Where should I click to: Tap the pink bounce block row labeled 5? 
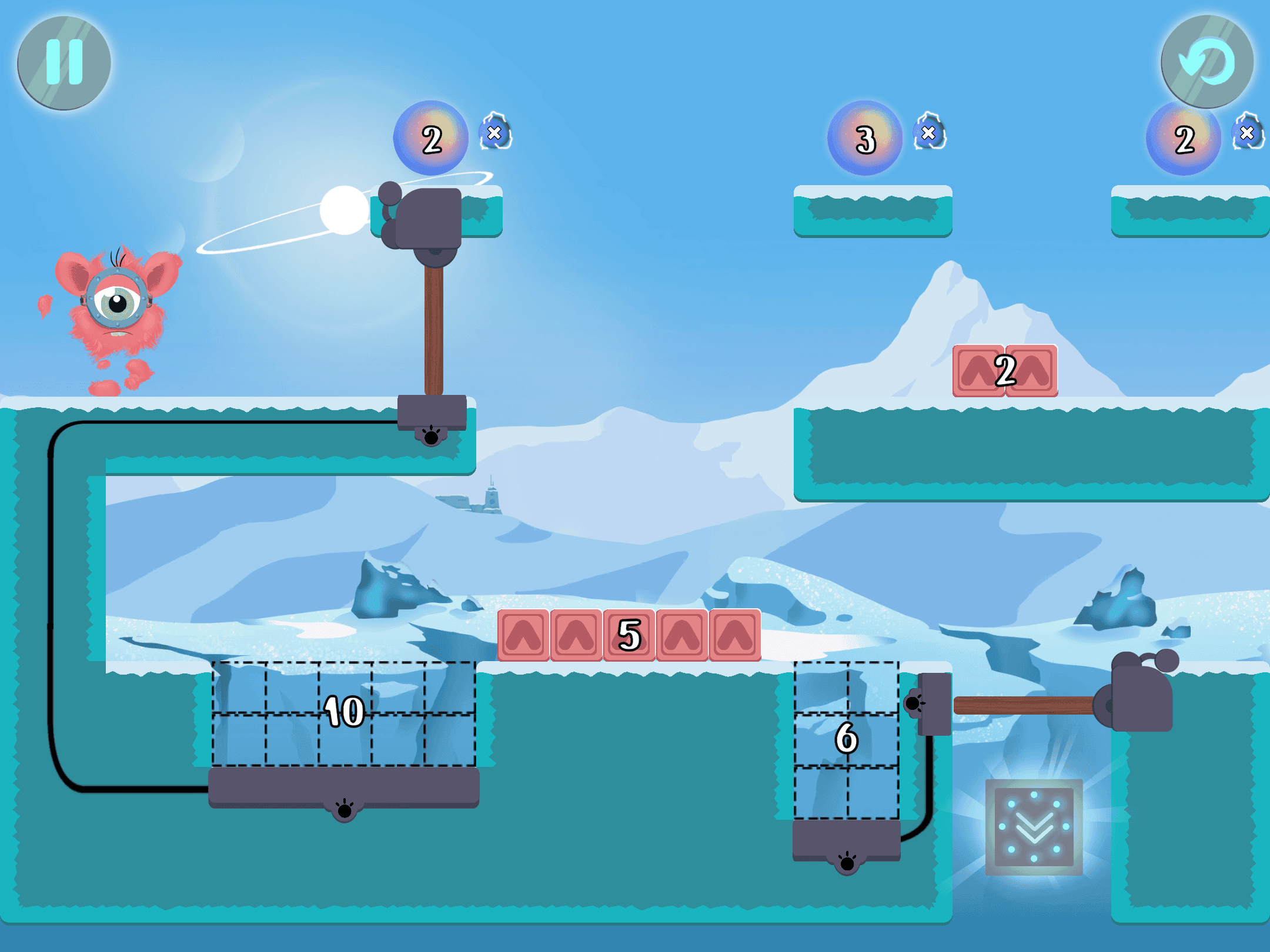point(629,636)
